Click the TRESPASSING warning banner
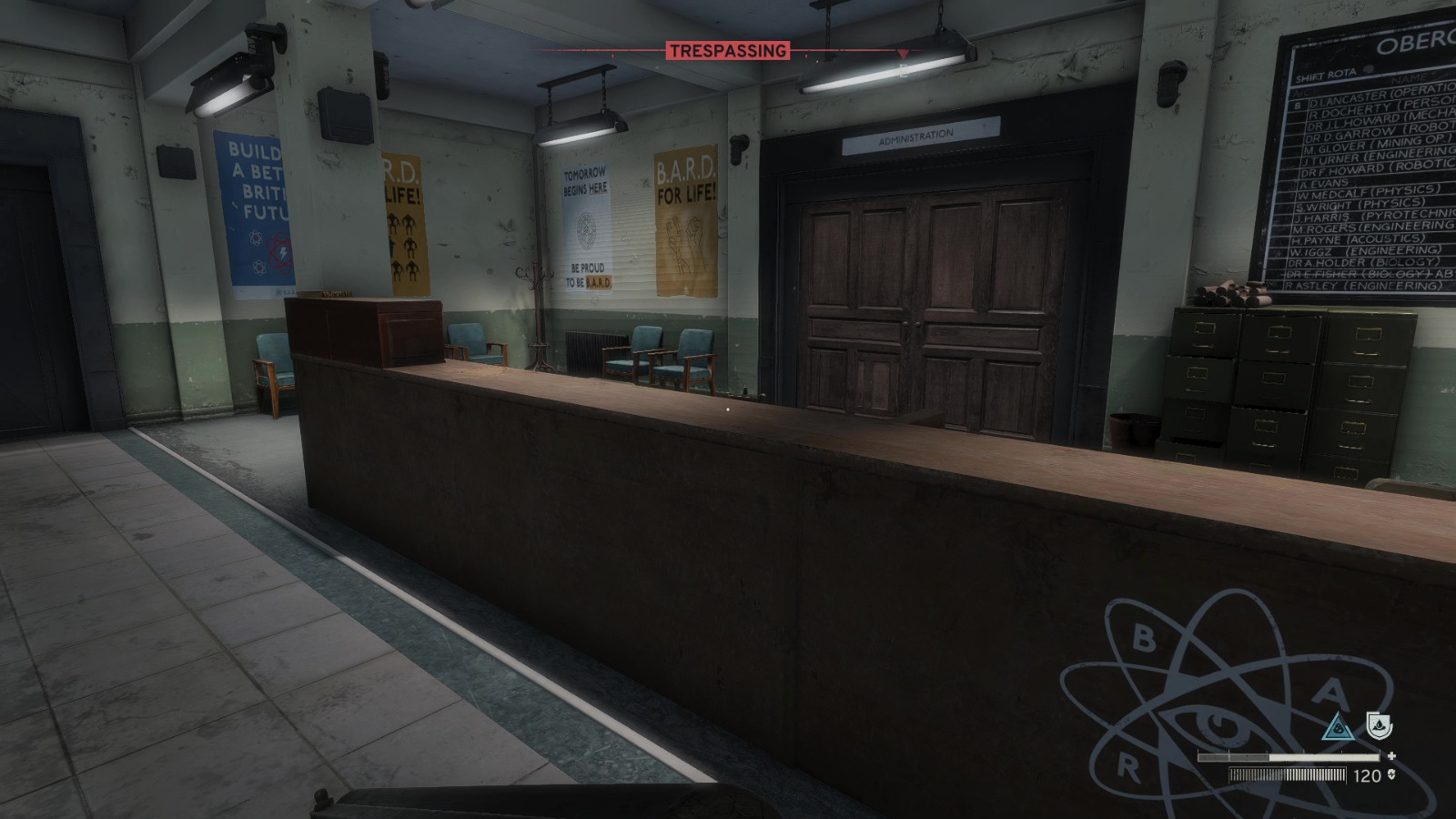Viewport: 1456px width, 819px height. point(728,52)
